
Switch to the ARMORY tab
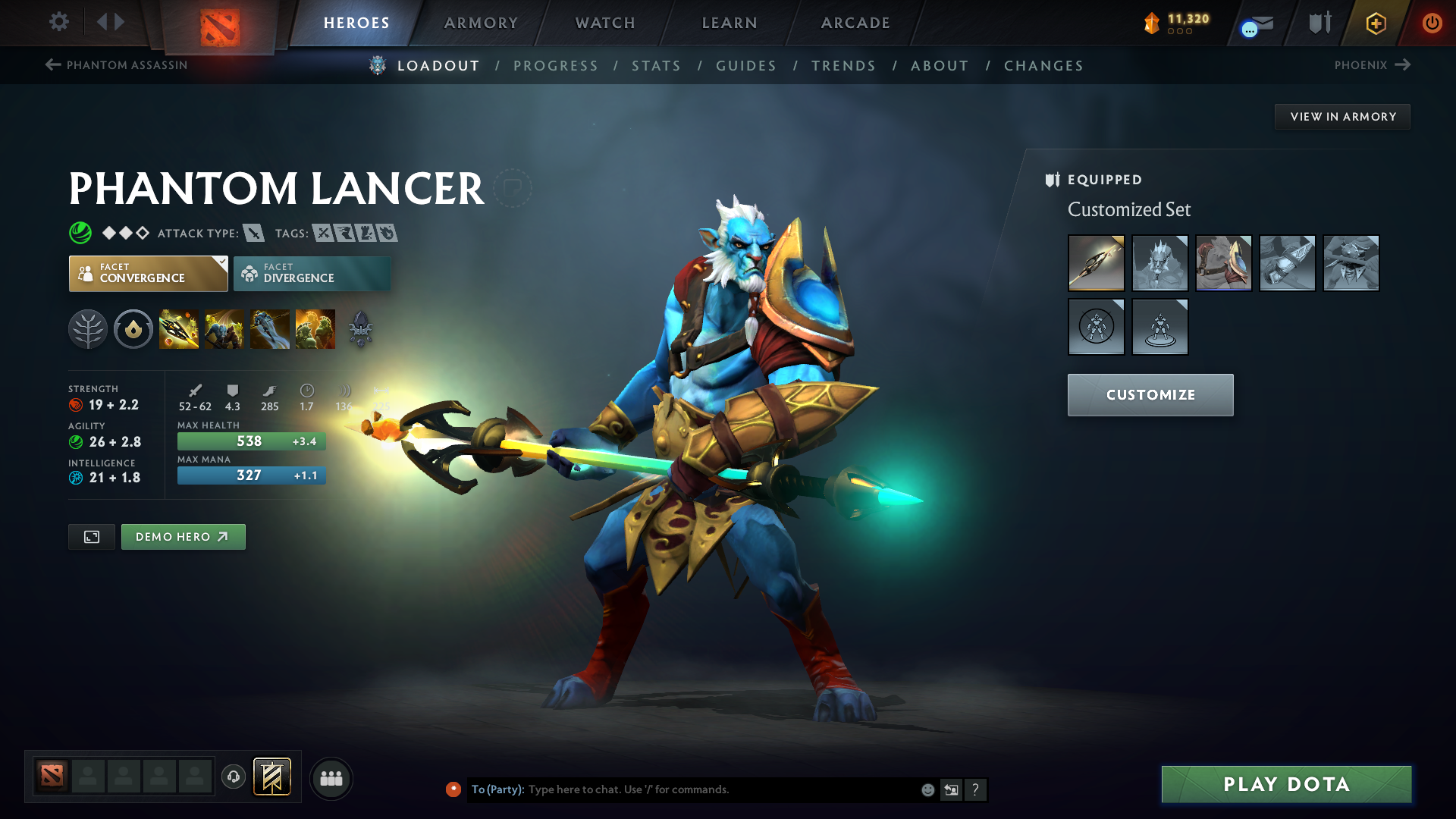[x=481, y=23]
